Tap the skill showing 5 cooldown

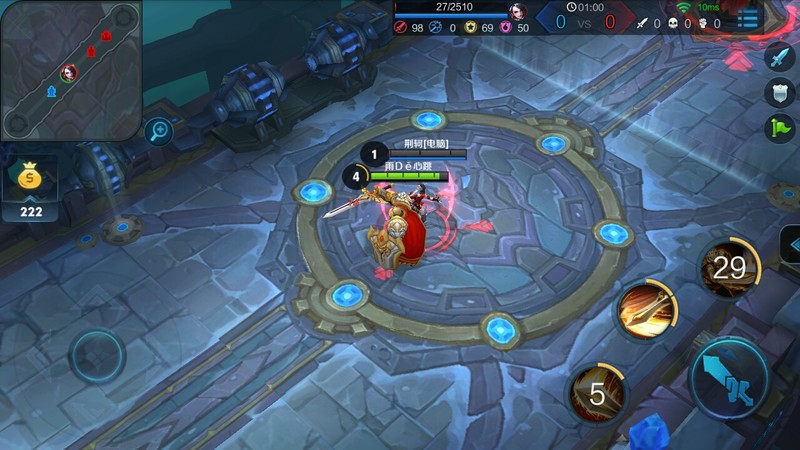pyautogui.click(x=597, y=394)
